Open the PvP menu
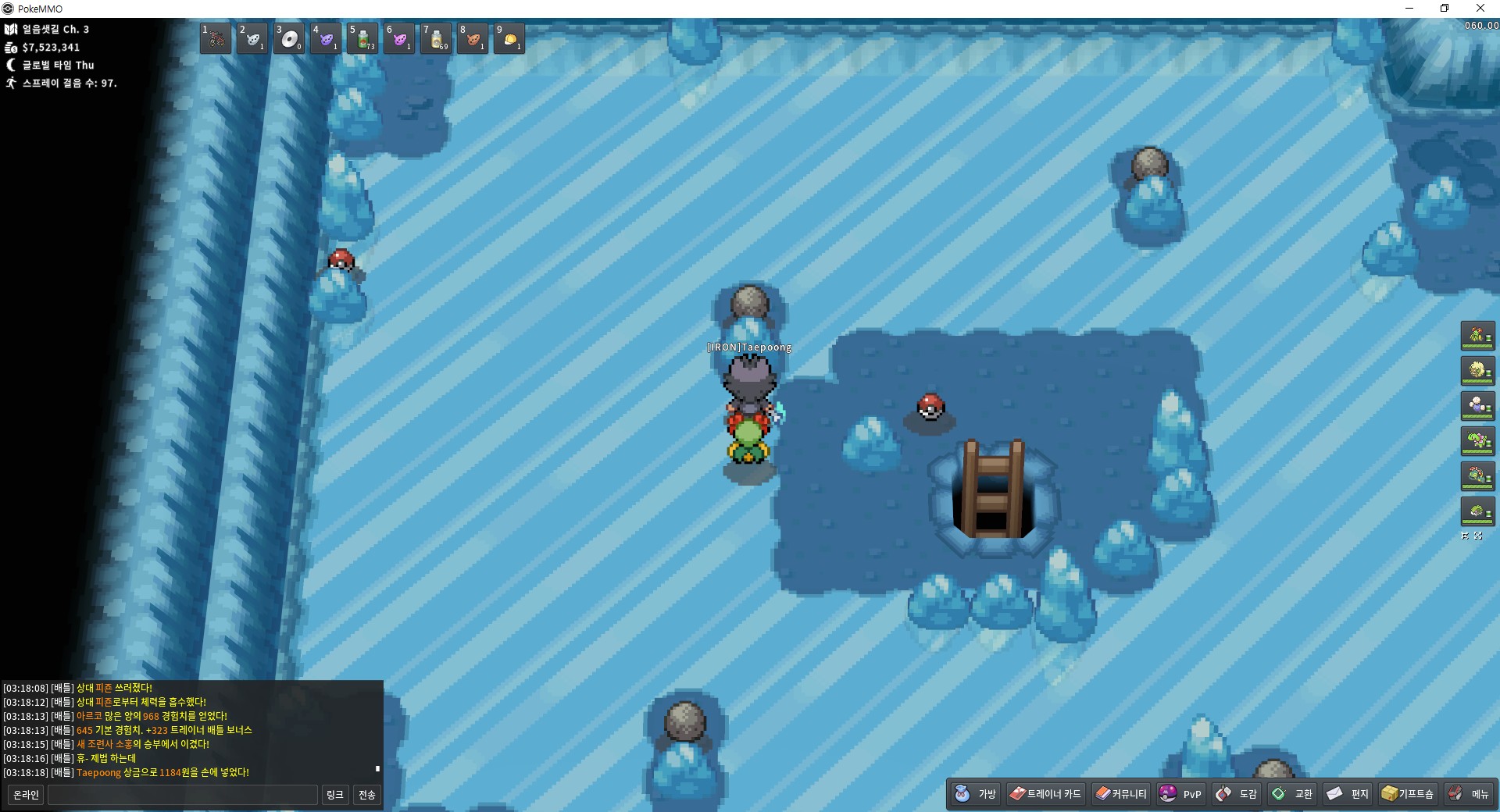The width and height of the screenshot is (1500, 812). point(1181,794)
